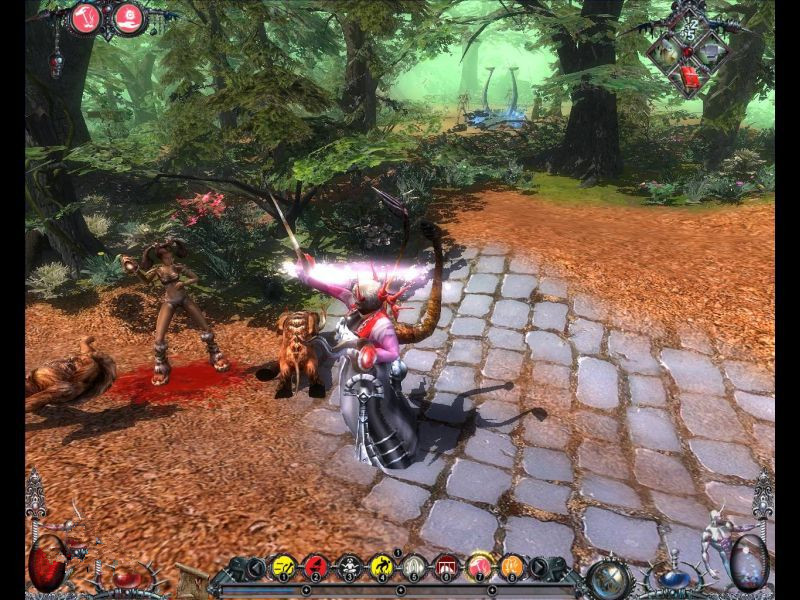Select the meditating figure skill in slot 3

click(x=349, y=567)
